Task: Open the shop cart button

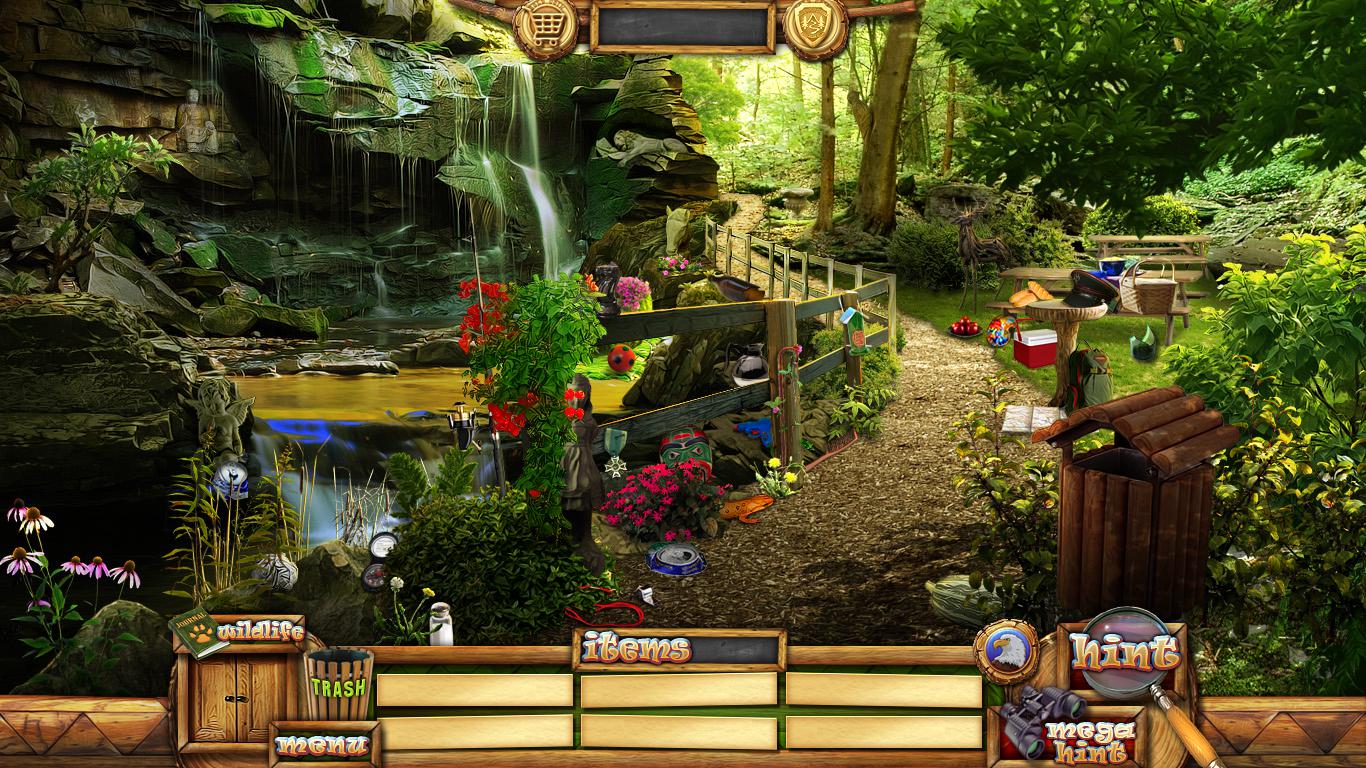Action: [546, 29]
